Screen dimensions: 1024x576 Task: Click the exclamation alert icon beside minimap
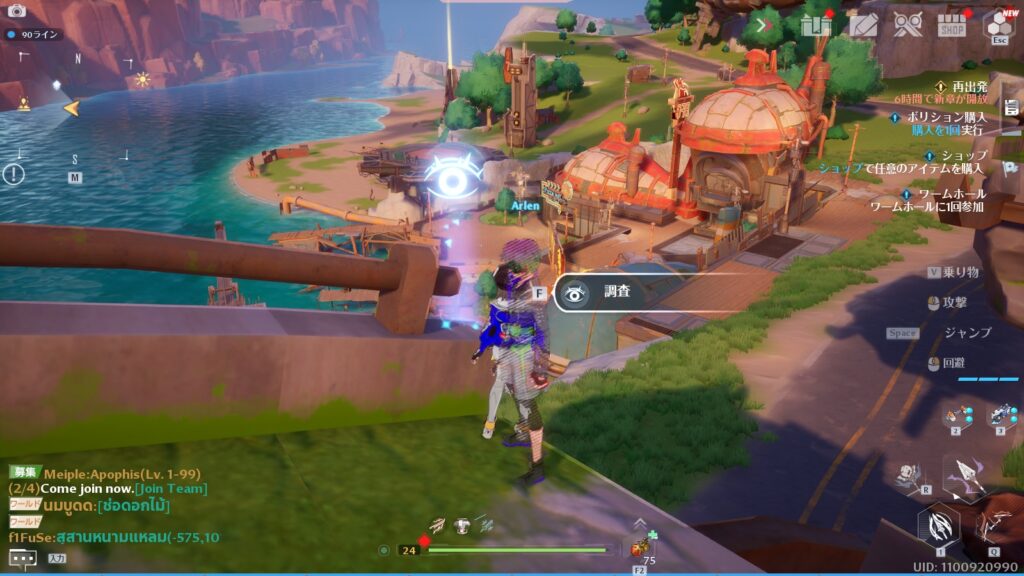12,174
